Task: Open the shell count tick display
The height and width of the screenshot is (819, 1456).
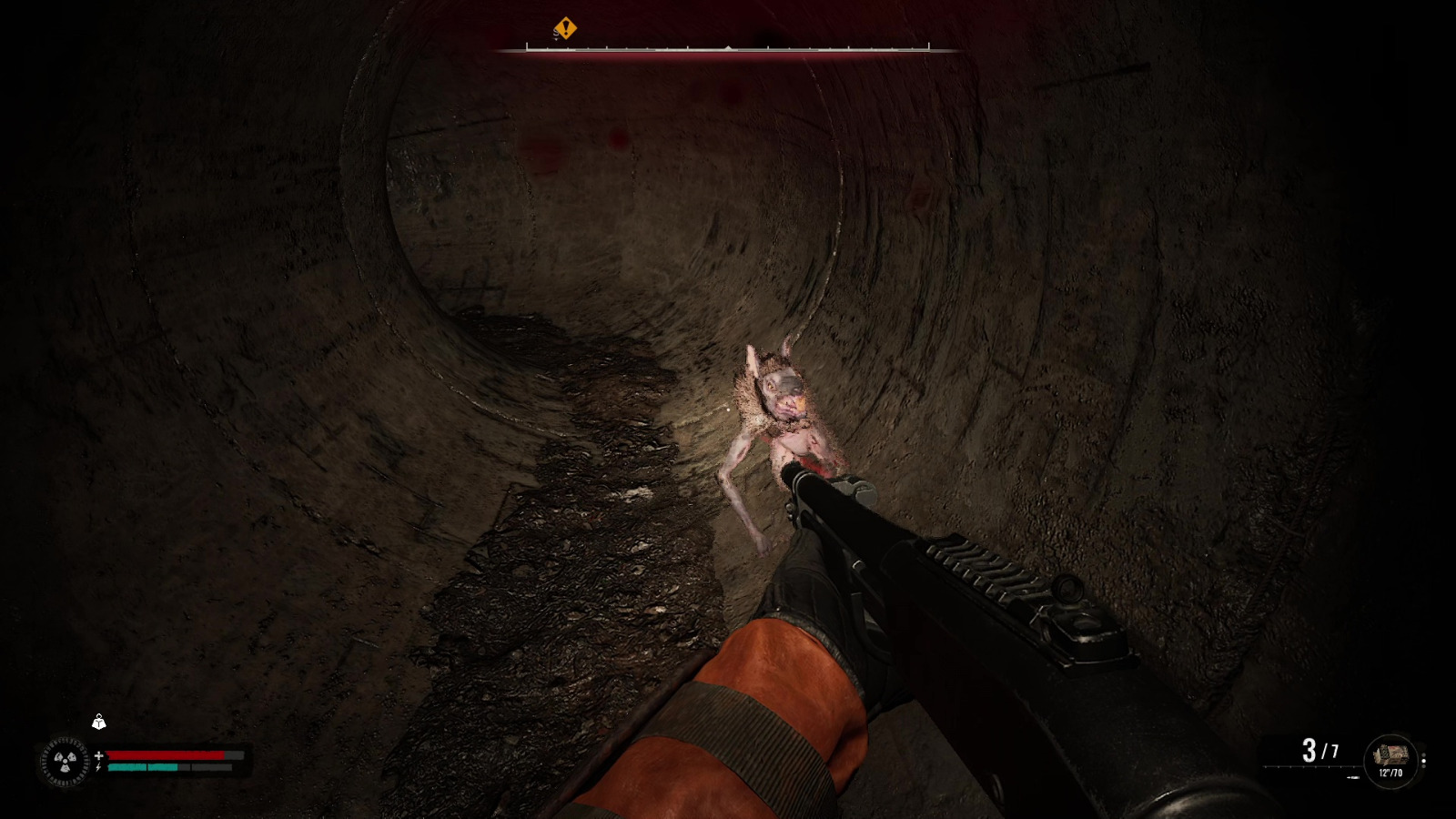Action: coord(1309,766)
